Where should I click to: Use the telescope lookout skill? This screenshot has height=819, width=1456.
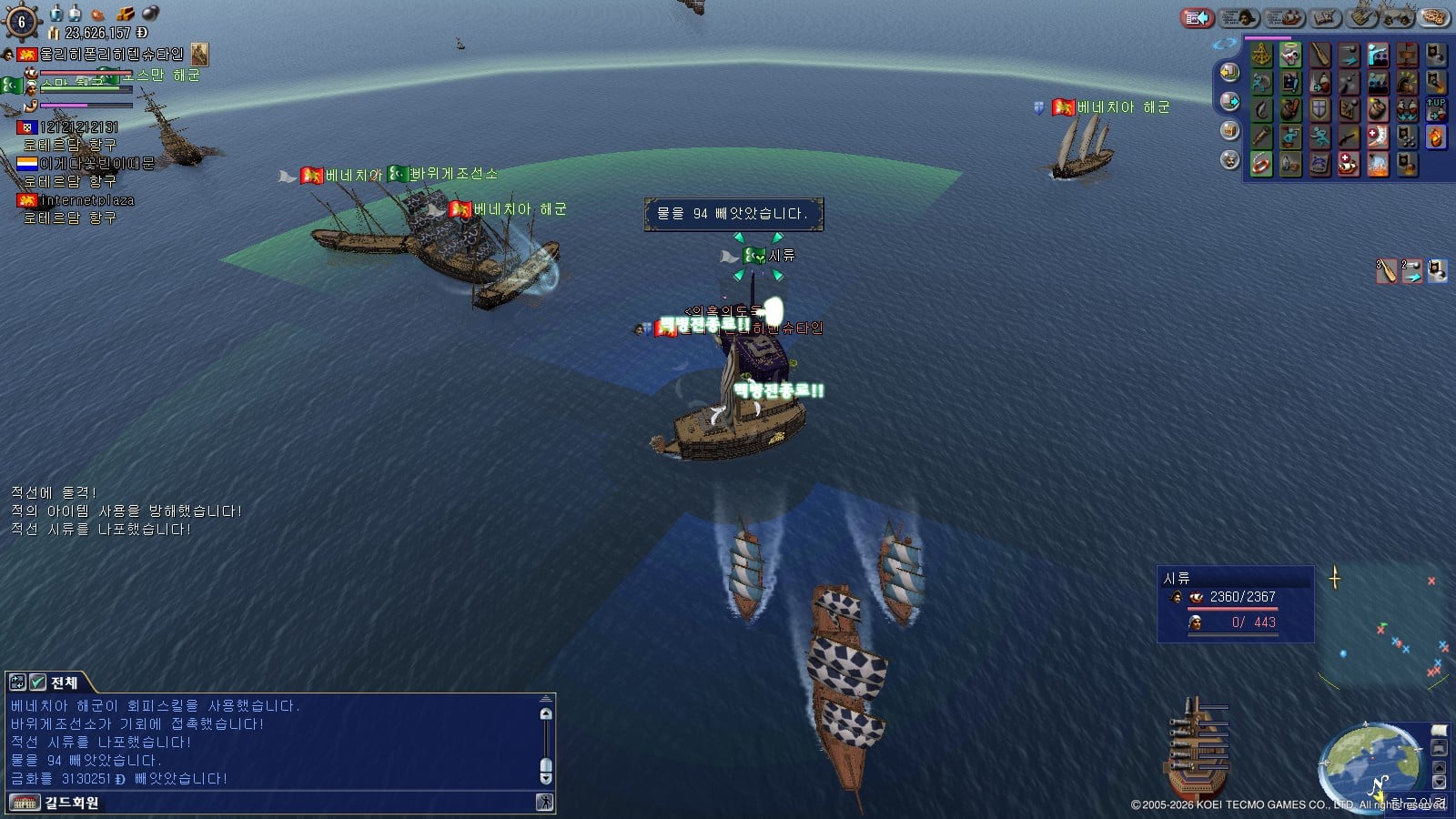click(1261, 137)
